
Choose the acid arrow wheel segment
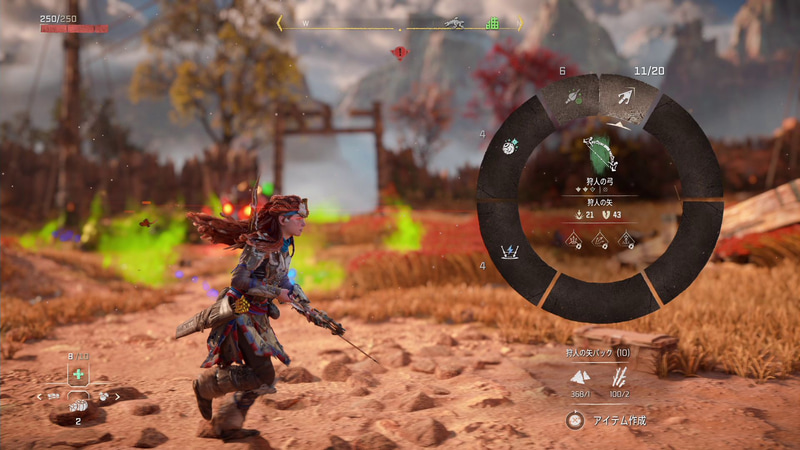(572, 97)
